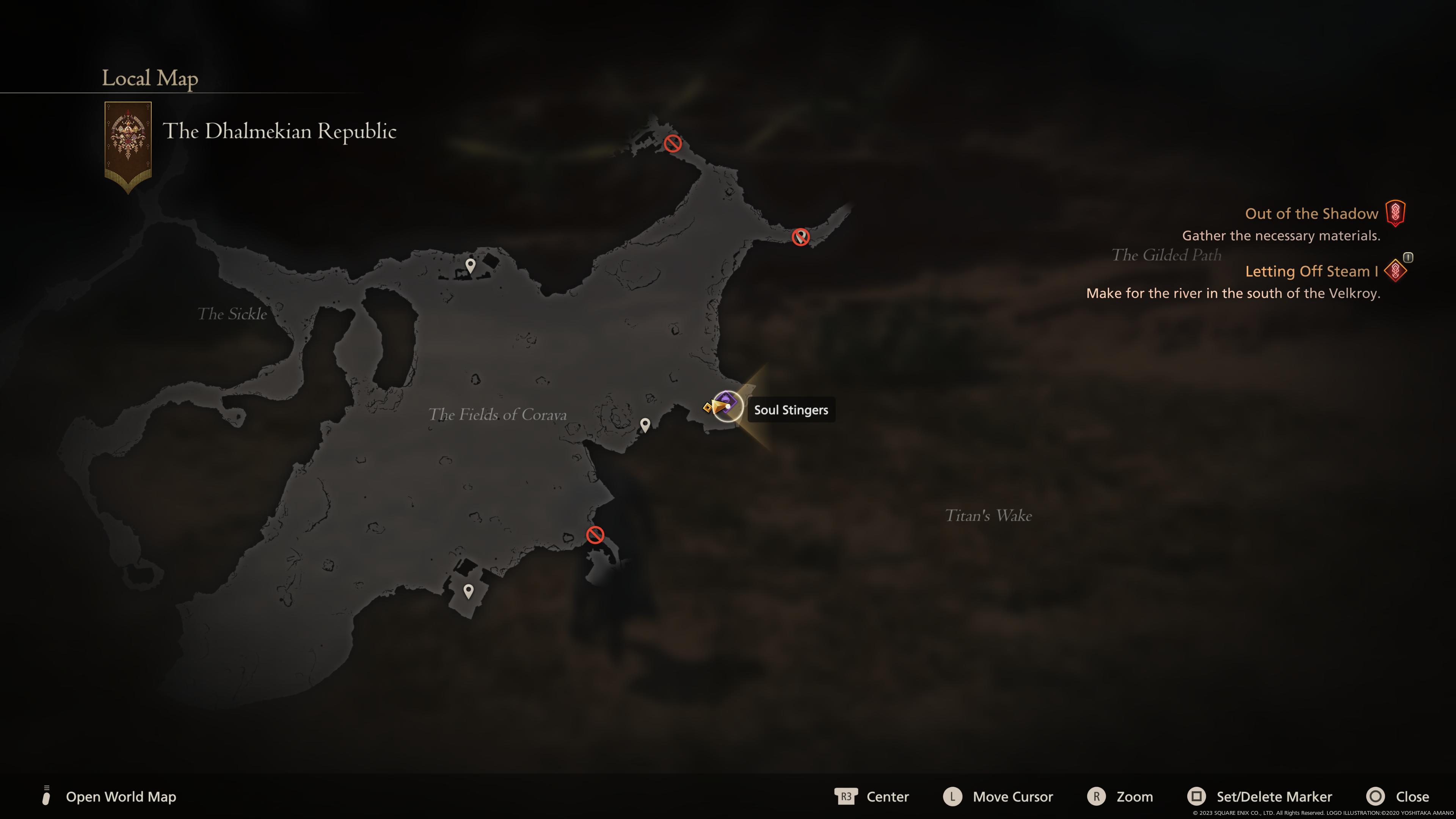Click the Soul Stingers tooltip label
This screenshot has width=1456, height=819.
791,410
